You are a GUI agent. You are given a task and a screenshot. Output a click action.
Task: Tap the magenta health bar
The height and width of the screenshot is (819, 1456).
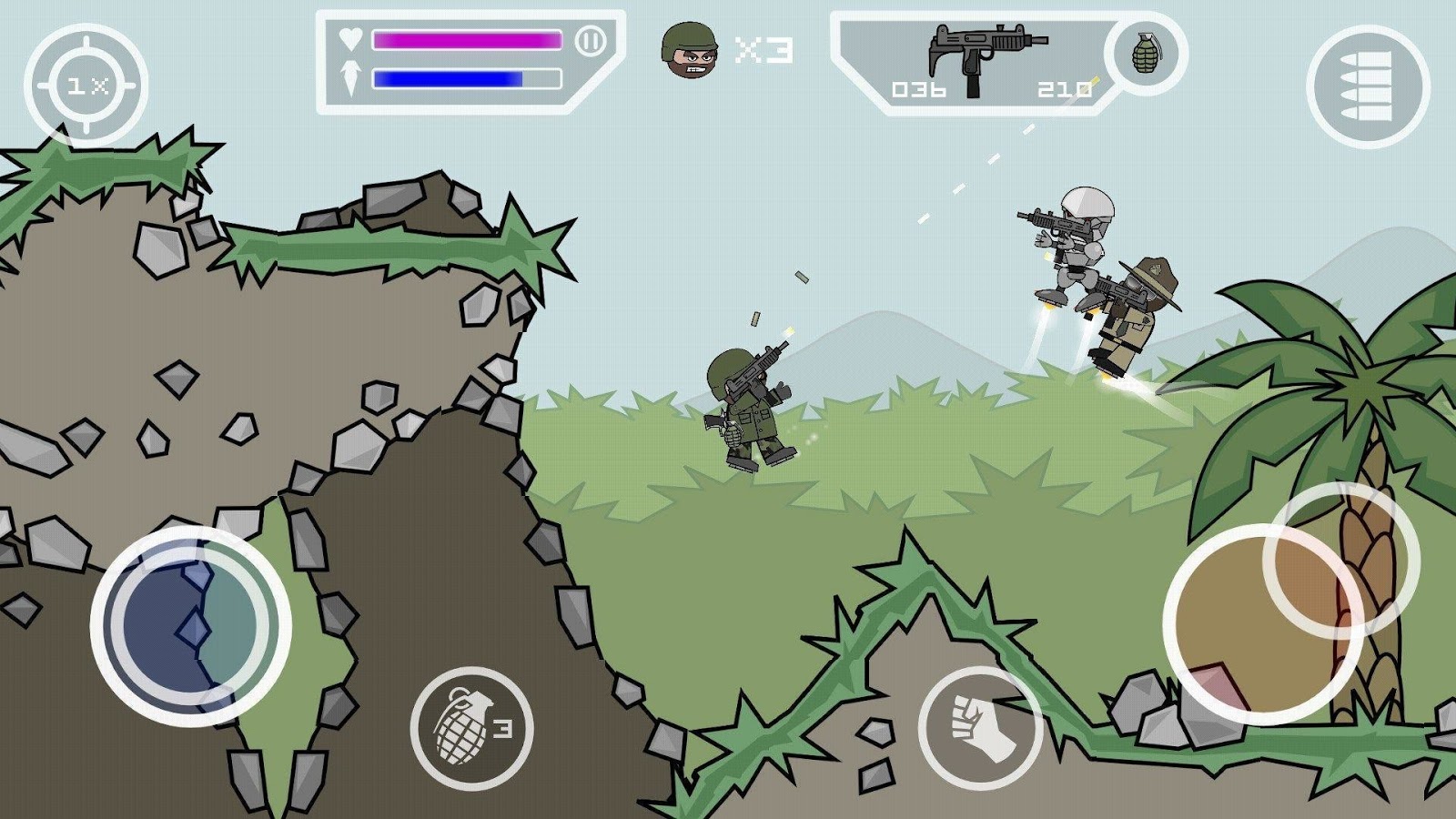(x=469, y=38)
